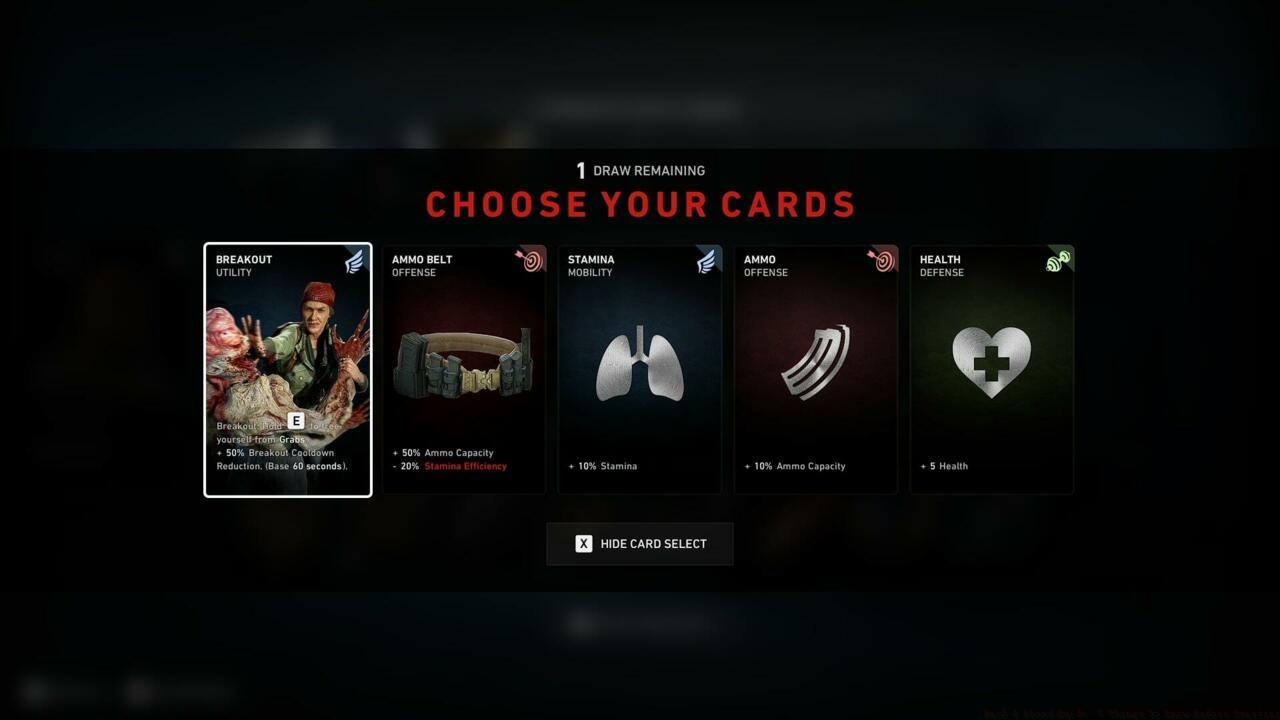The image size is (1280, 720).
Task: Click the X key prompt next to Hide Card Select
Action: pyautogui.click(x=584, y=543)
